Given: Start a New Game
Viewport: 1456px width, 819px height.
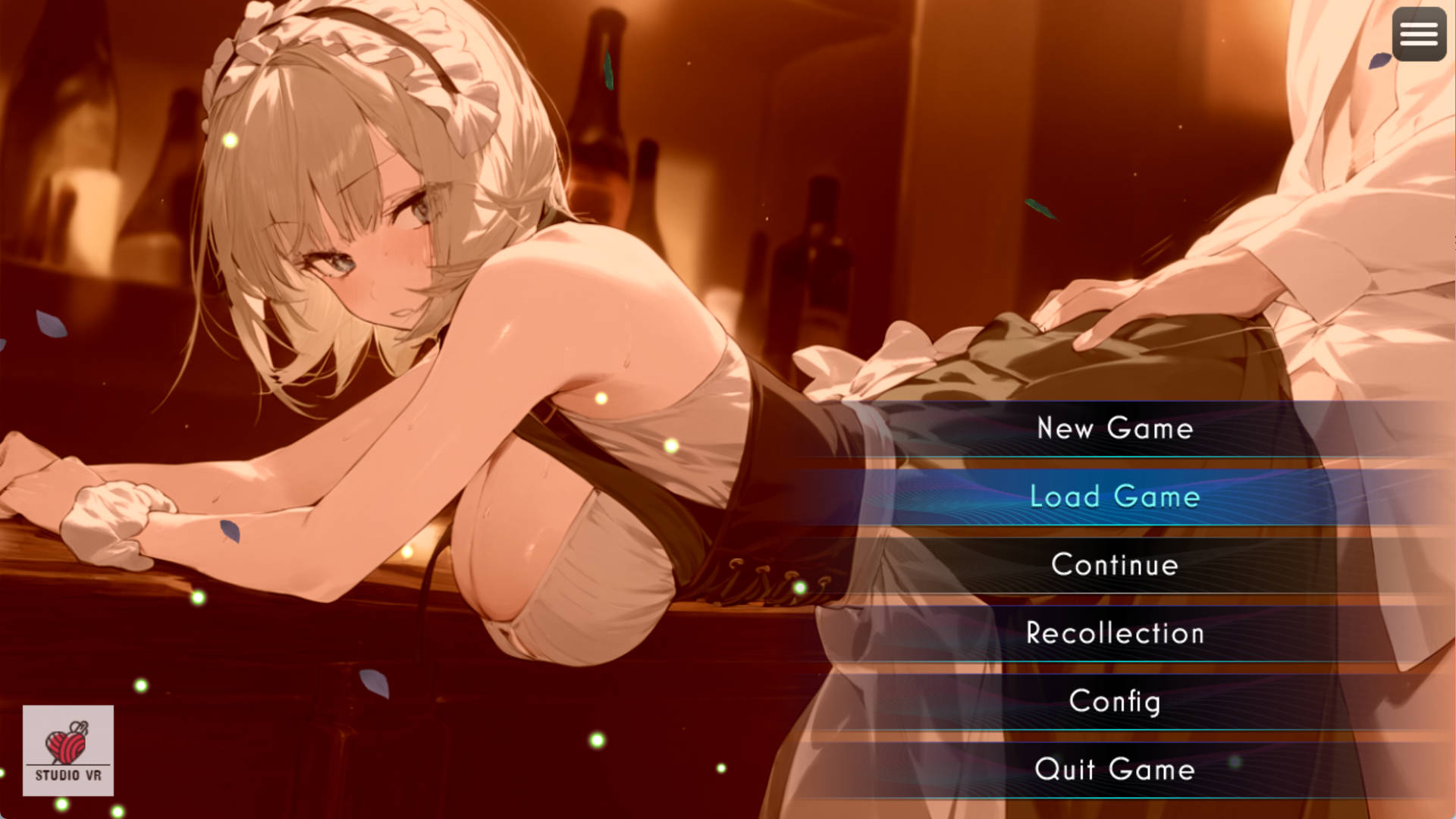Looking at the screenshot, I should tap(1115, 428).
